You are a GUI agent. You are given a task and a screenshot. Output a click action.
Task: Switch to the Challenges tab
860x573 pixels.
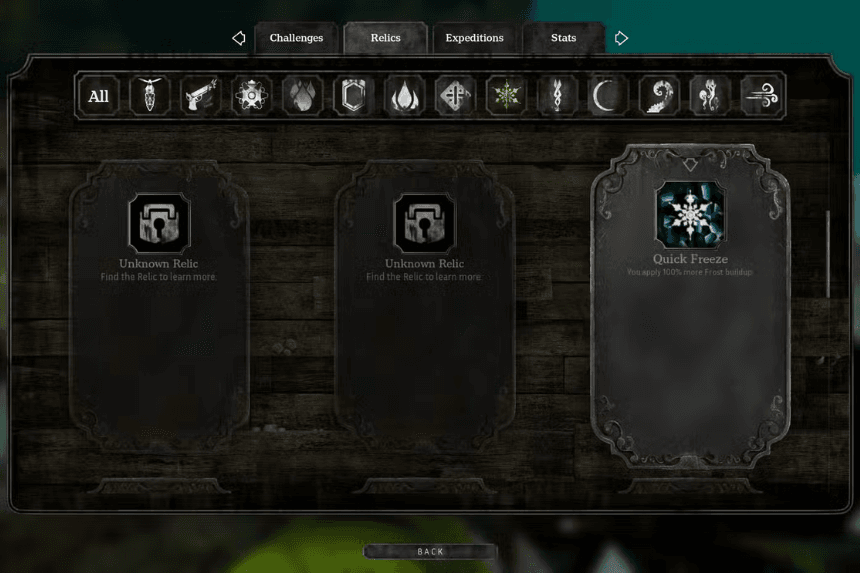tap(296, 38)
